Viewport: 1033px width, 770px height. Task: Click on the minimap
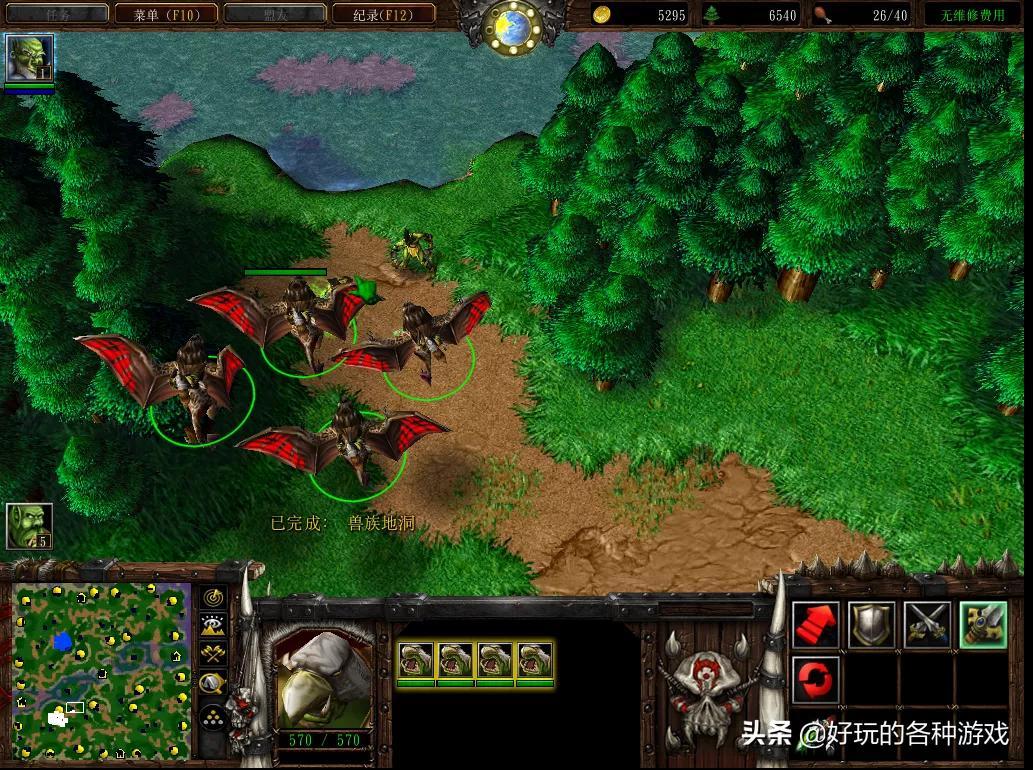[100, 670]
